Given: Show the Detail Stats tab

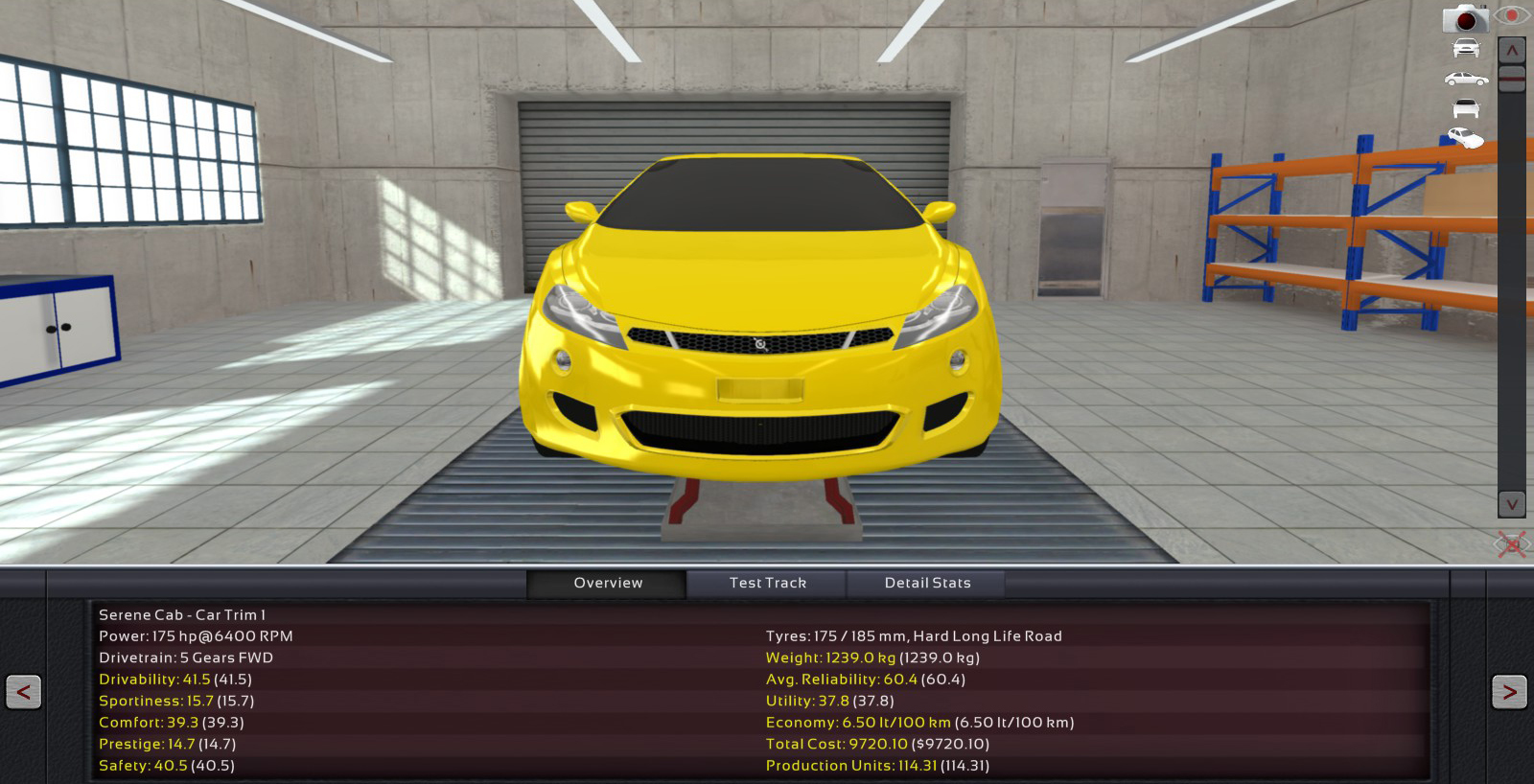Looking at the screenshot, I should pyautogui.click(x=927, y=583).
